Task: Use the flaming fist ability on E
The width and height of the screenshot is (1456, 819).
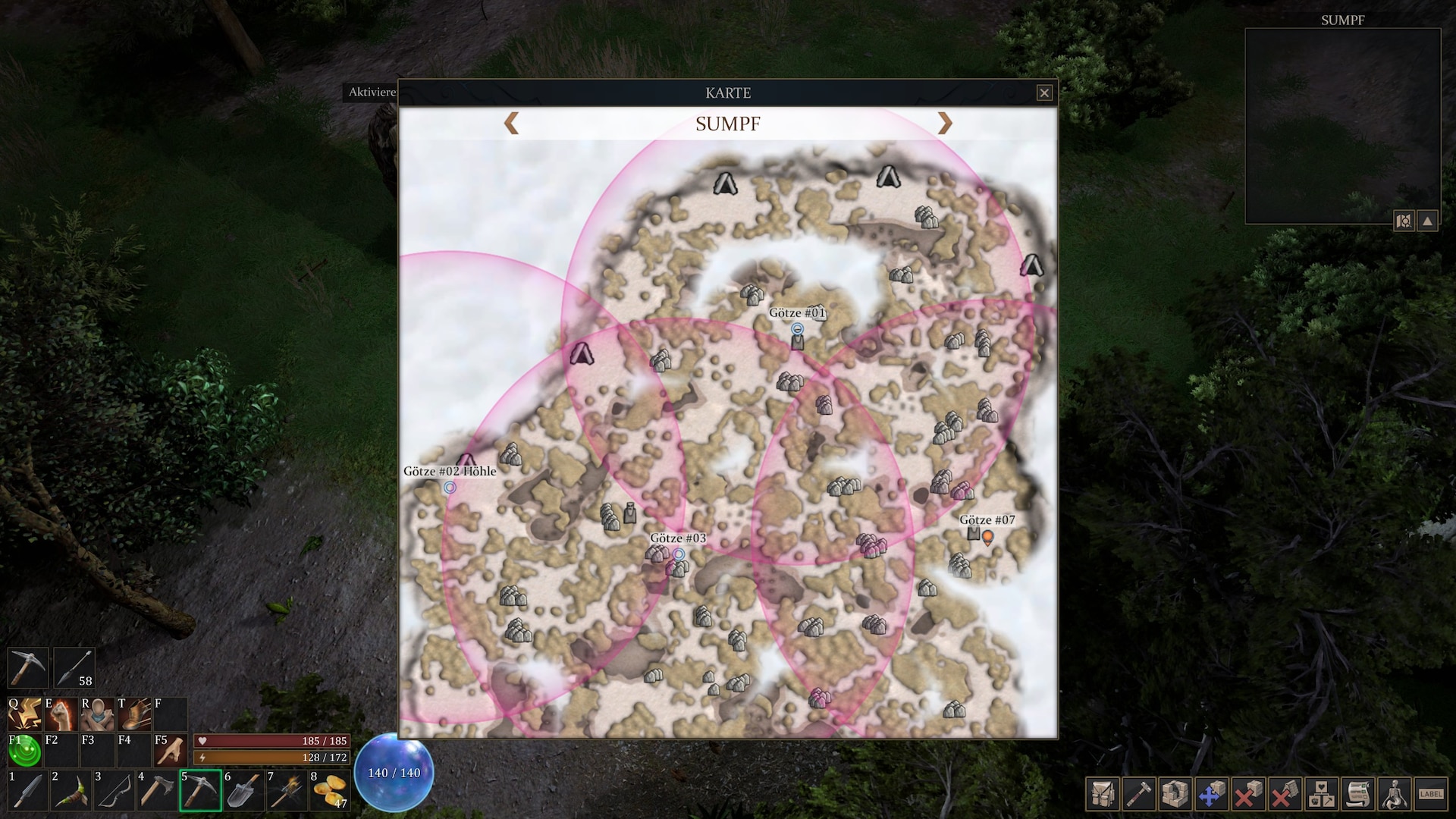Action: pyautogui.click(x=62, y=714)
